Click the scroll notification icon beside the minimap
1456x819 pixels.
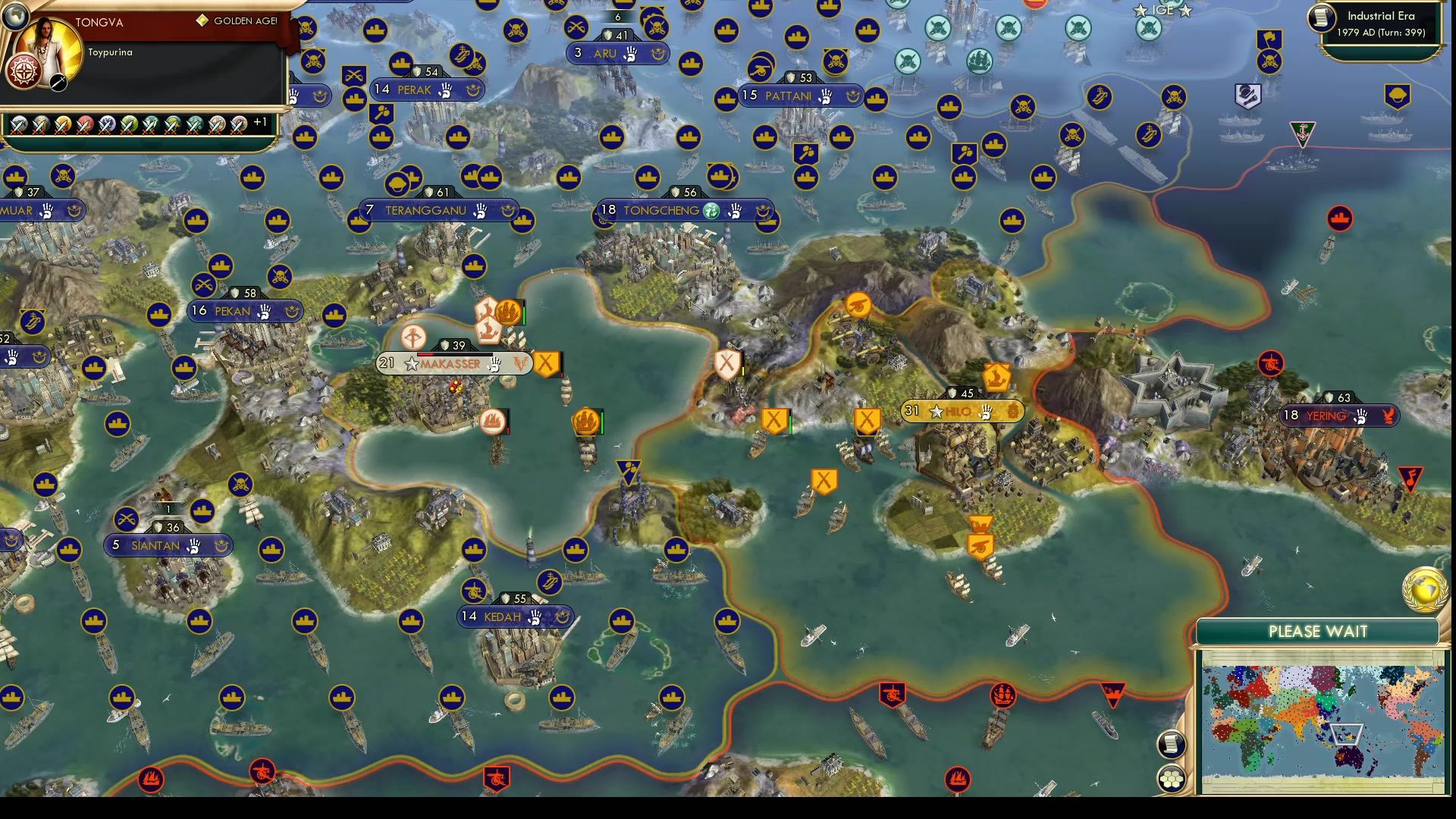coord(1172,744)
